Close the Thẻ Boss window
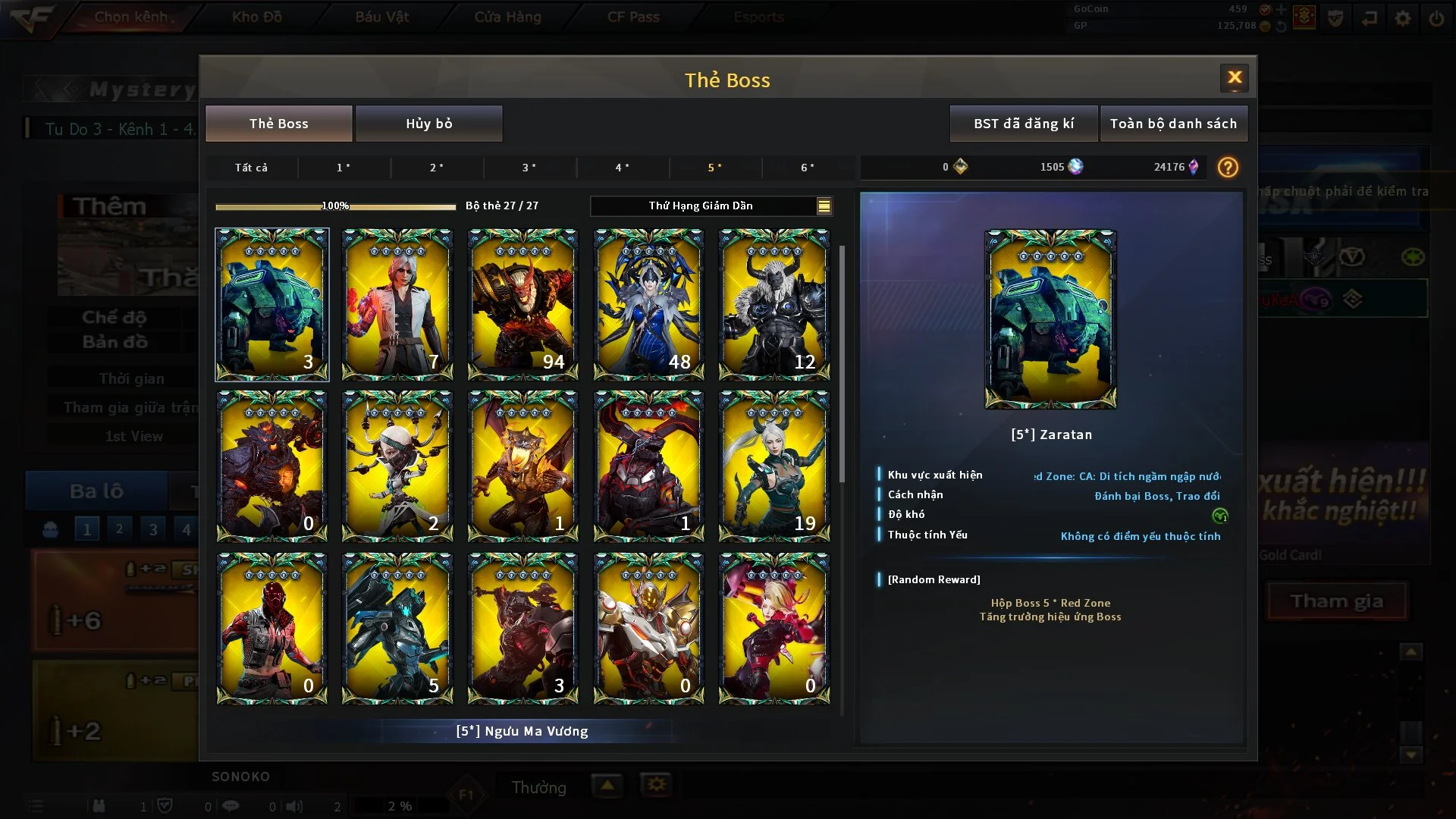The width and height of the screenshot is (1456, 819). pyautogui.click(x=1234, y=77)
